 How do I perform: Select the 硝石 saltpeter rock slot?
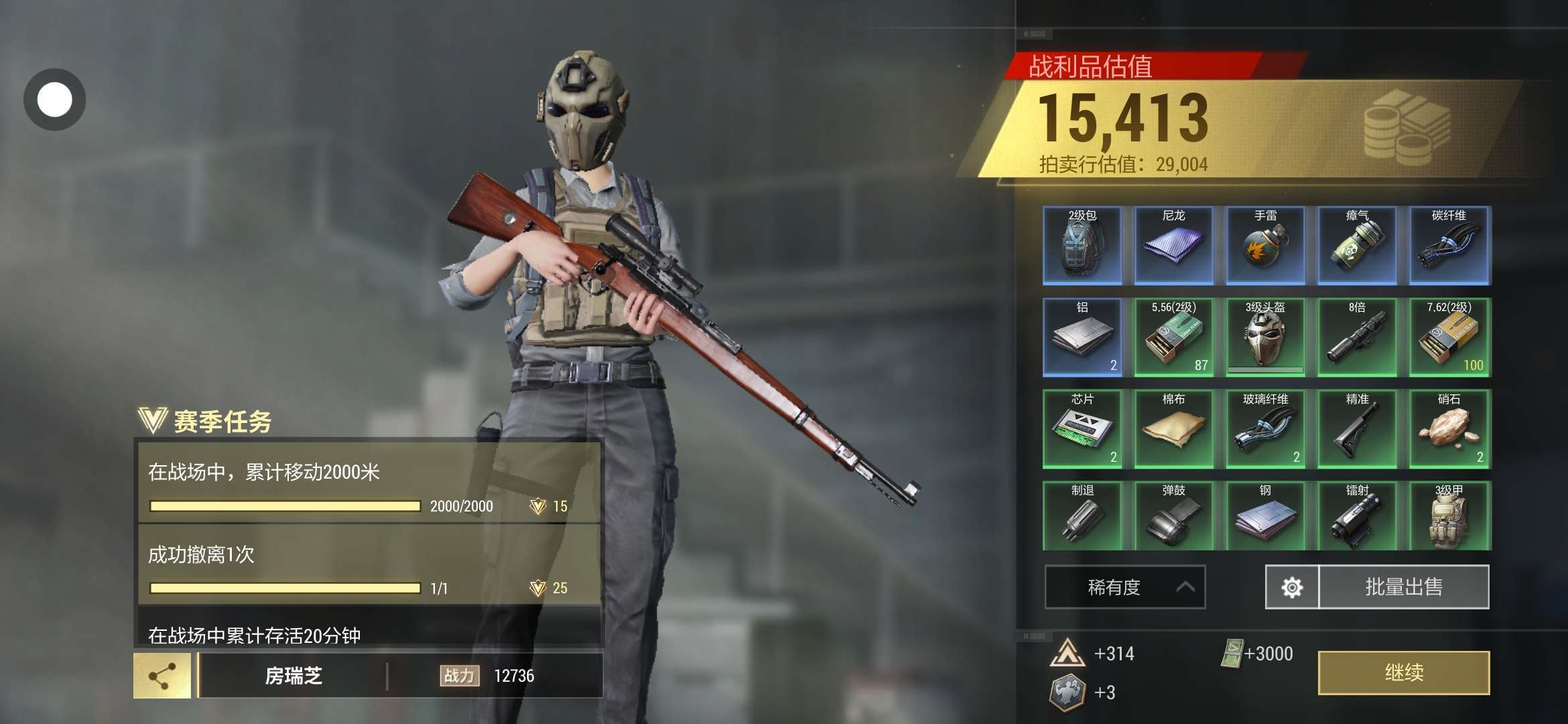coord(1449,429)
